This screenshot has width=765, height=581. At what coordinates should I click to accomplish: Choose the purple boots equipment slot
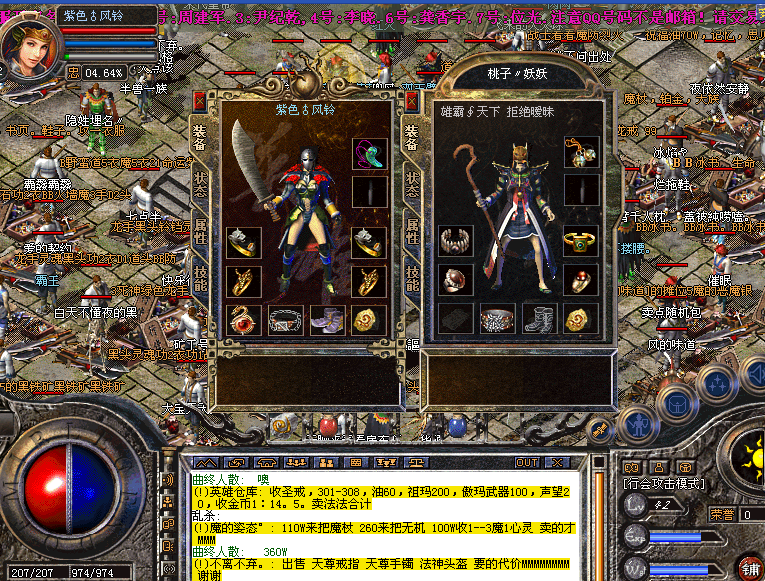[326, 319]
